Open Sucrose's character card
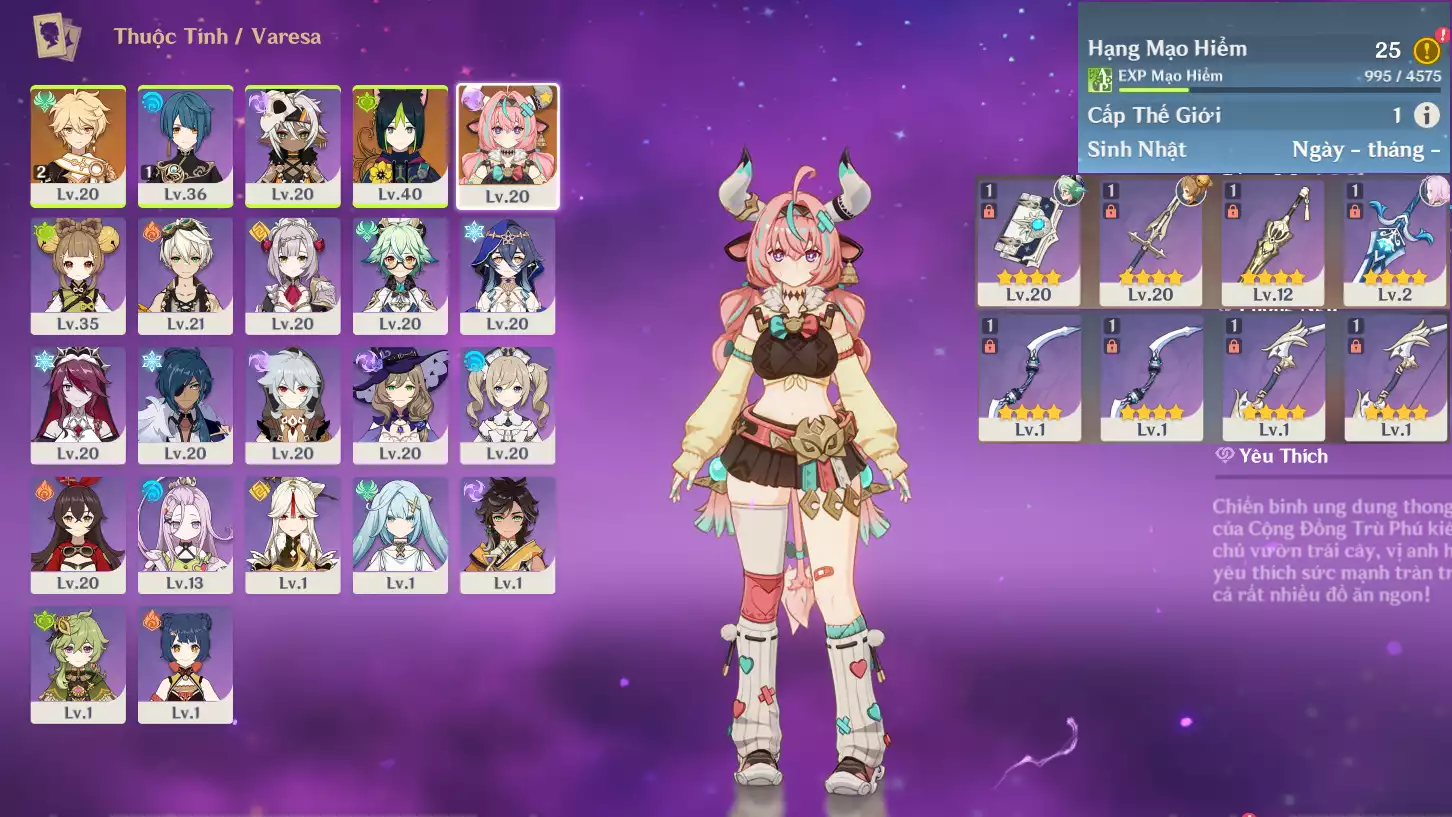The width and height of the screenshot is (1452, 817). click(400, 276)
